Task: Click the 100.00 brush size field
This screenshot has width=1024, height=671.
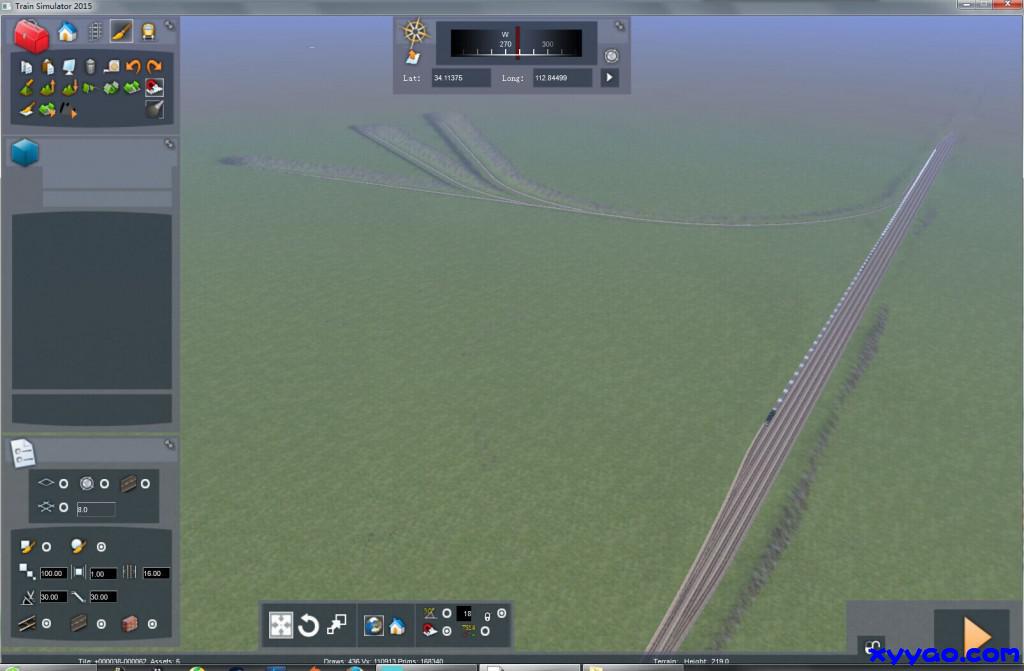Action: [54, 573]
